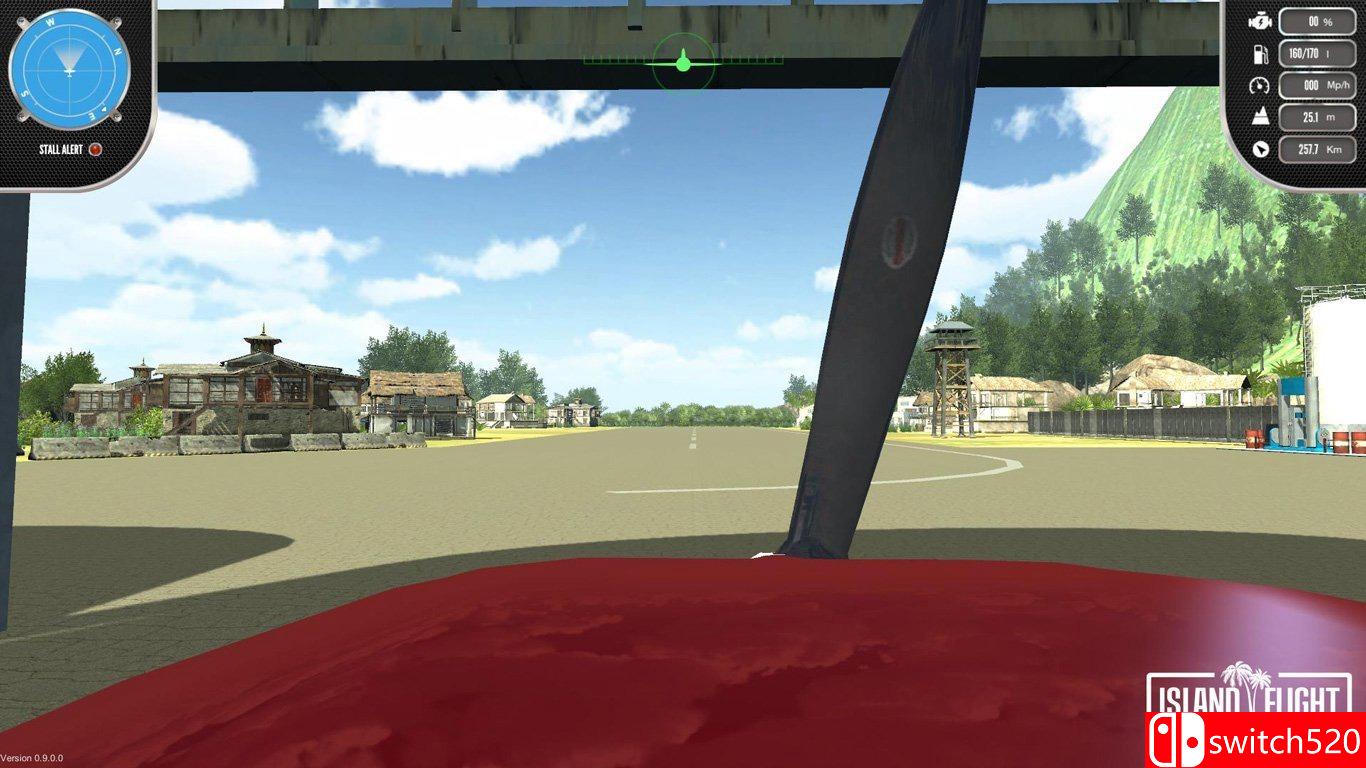Click the red stall indicator lamp
Viewport: 1366px width, 768px height.
[x=95, y=148]
